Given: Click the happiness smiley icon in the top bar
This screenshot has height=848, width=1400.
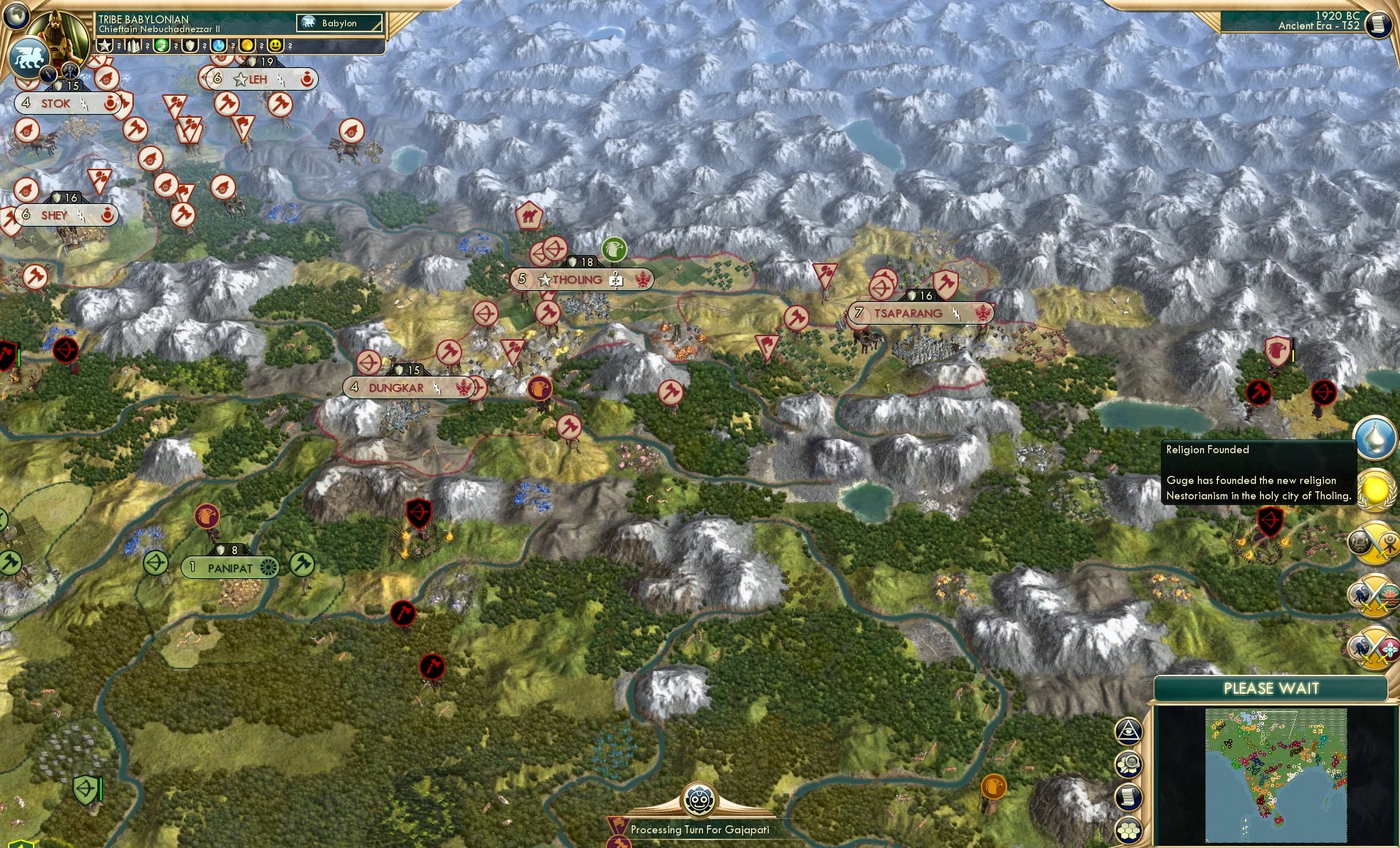Looking at the screenshot, I should coord(275,45).
